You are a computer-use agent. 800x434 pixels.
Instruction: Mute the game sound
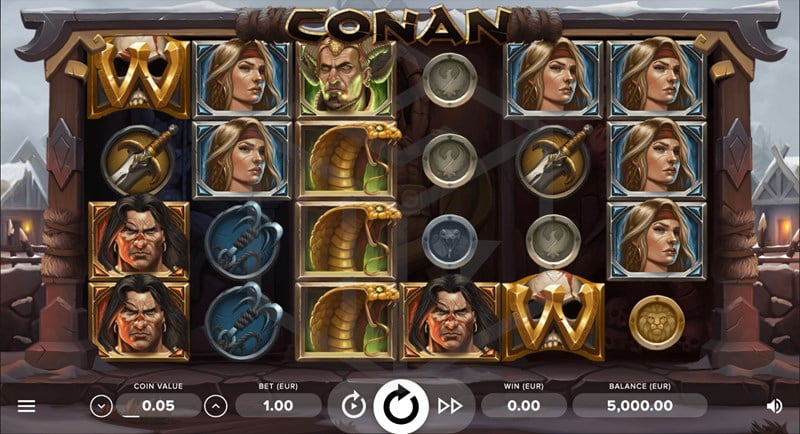(774, 406)
